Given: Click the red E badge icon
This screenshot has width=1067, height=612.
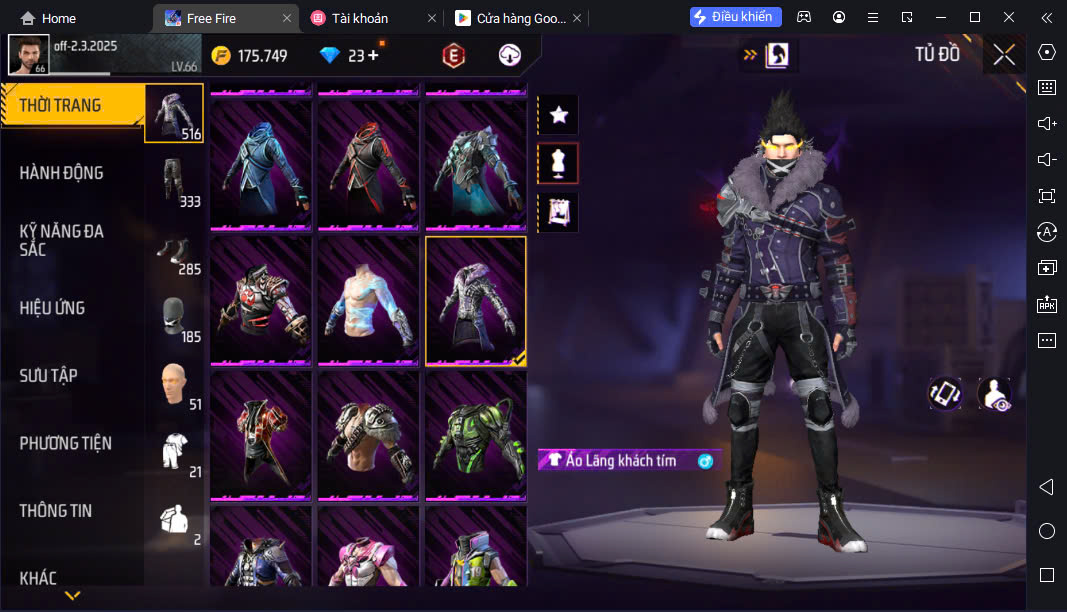Looking at the screenshot, I should (454, 56).
